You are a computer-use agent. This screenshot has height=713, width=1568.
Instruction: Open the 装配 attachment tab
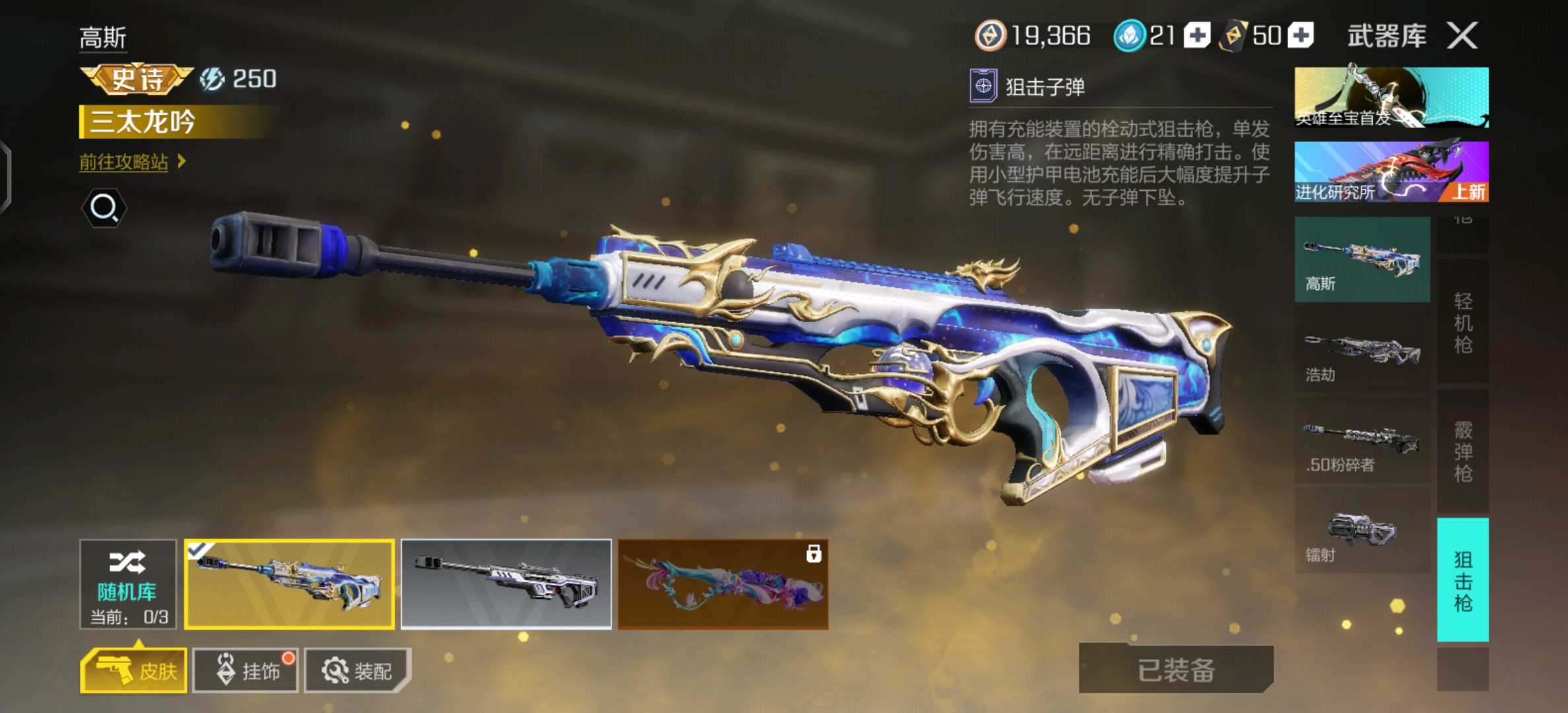pos(357,671)
